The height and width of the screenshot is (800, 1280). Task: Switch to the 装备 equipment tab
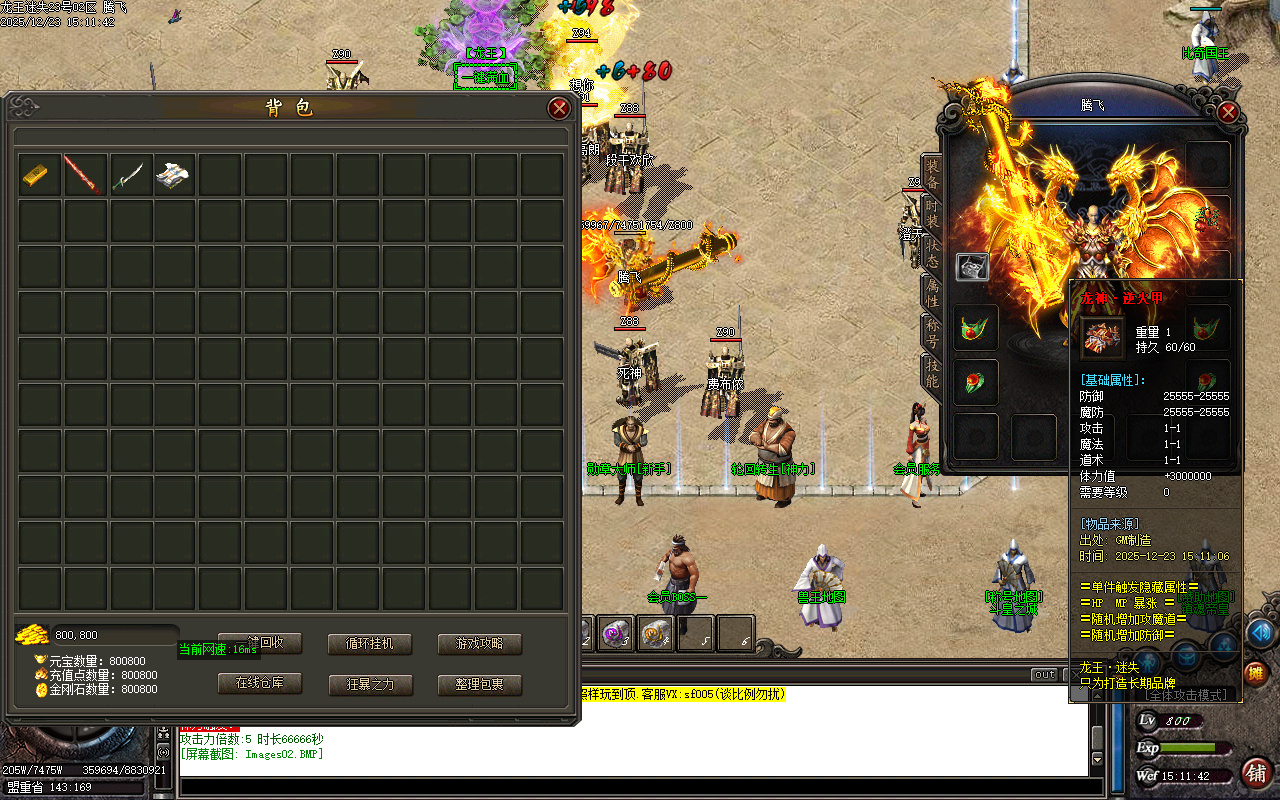(931, 174)
